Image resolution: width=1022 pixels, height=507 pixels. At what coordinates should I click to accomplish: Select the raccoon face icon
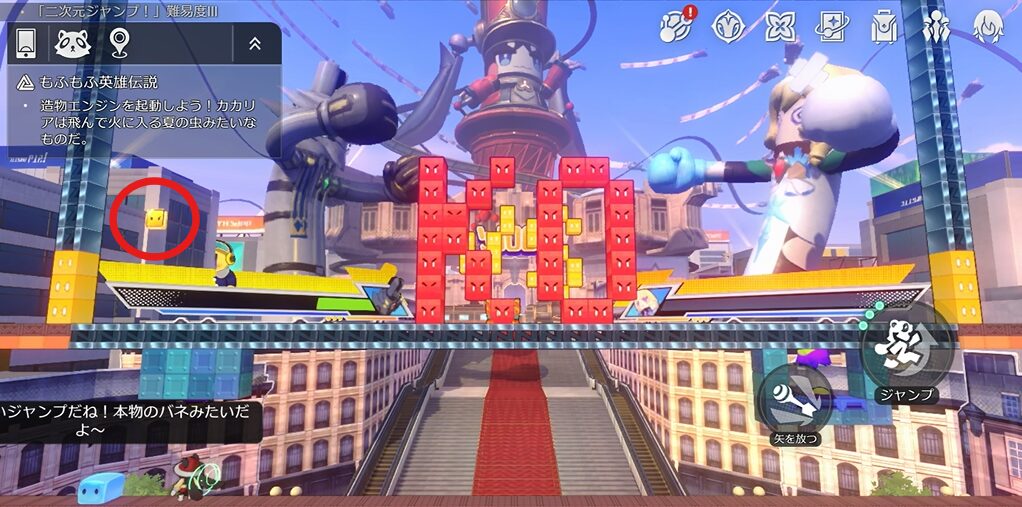tap(73, 43)
